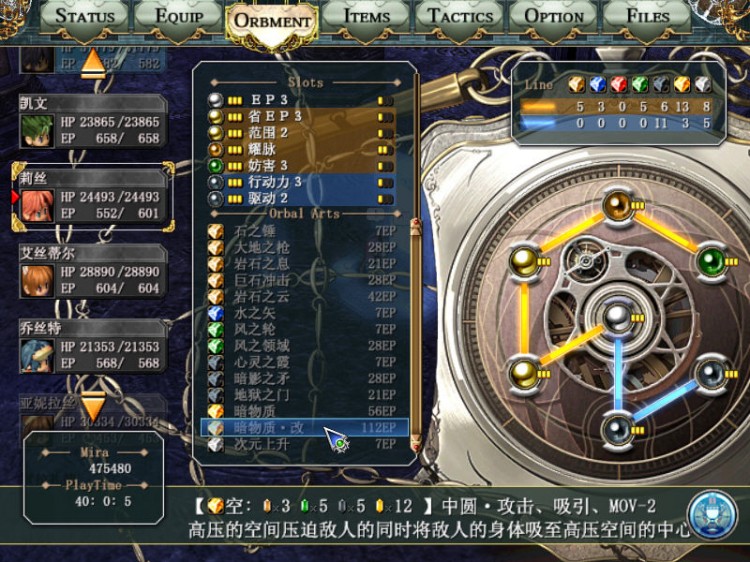Select the 石之锤 orbal art
This screenshot has width=750, height=562.
tap(300, 231)
